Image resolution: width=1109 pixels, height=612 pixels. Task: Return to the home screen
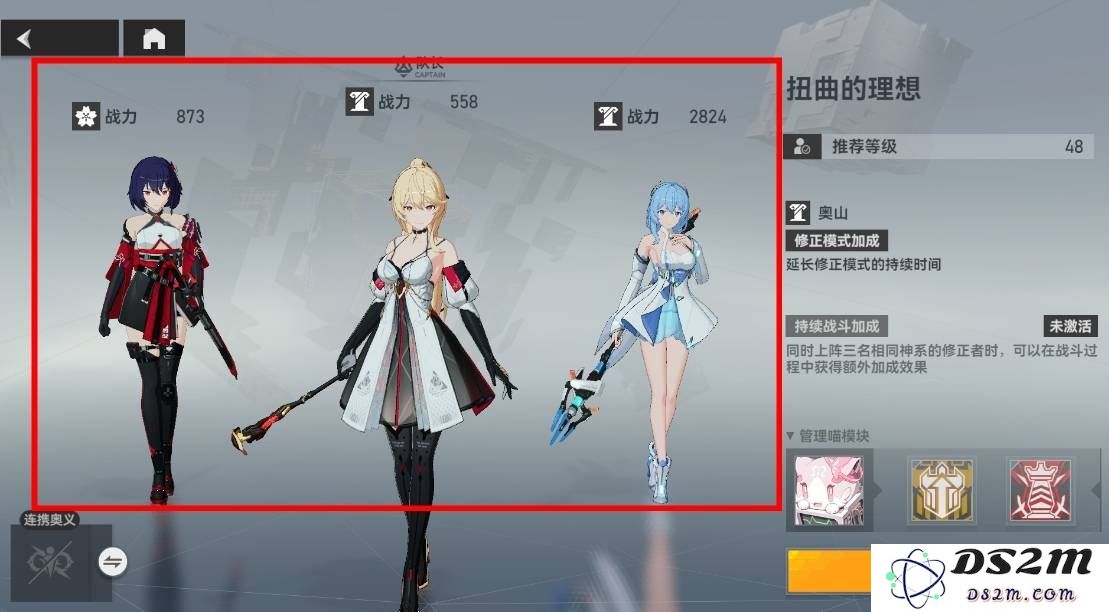coord(154,39)
